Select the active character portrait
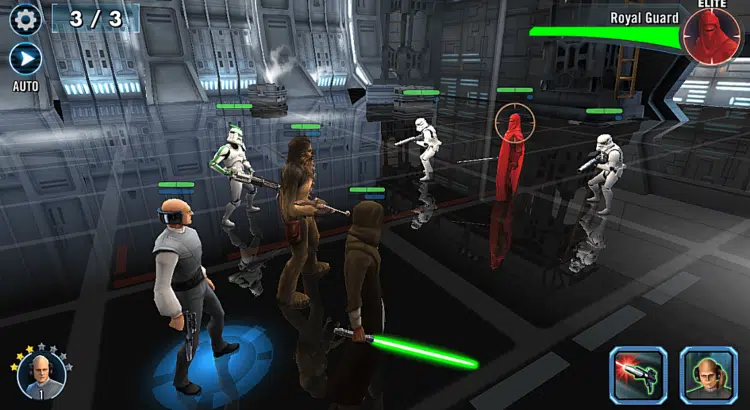The width and height of the screenshot is (750, 410). tap(41, 374)
